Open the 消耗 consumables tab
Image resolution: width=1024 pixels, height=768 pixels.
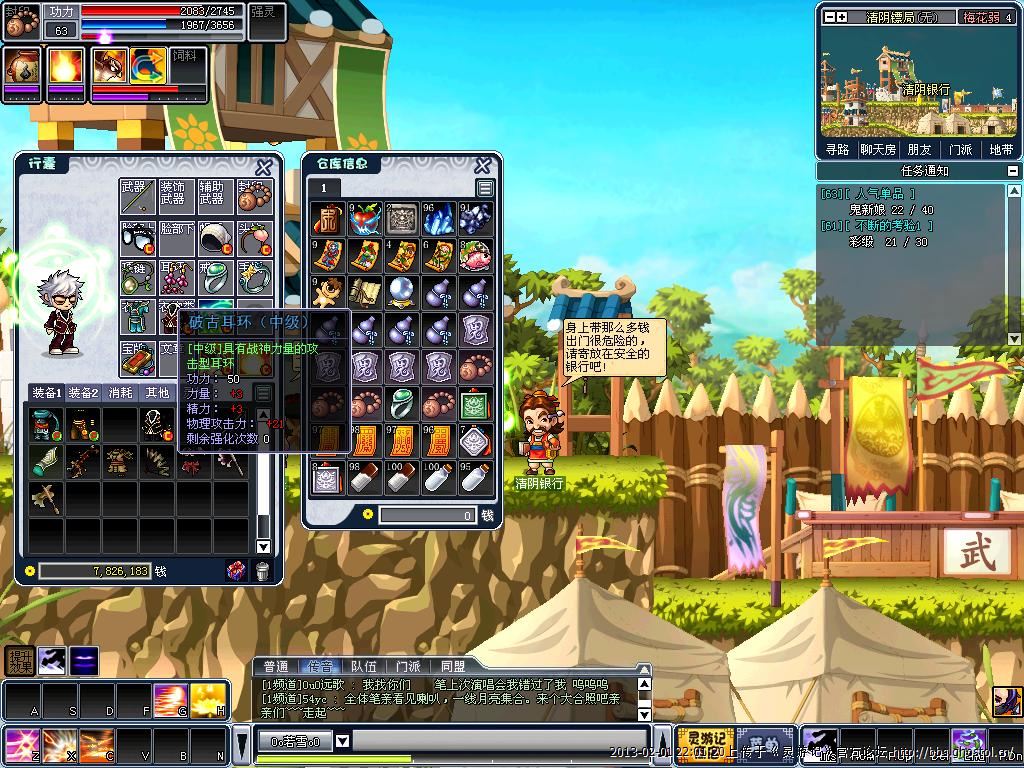pos(120,393)
